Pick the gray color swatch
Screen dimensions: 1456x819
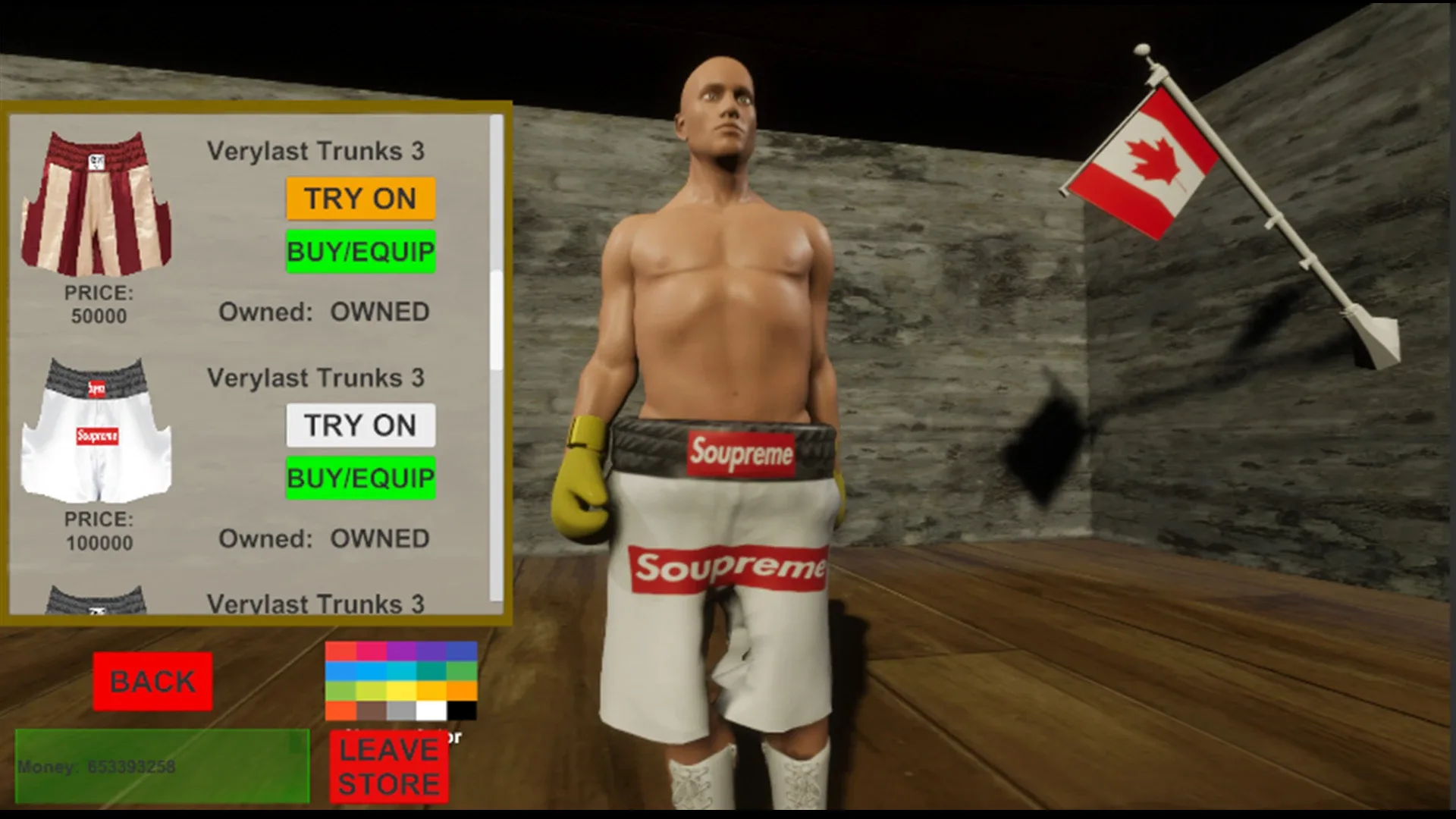(x=400, y=711)
